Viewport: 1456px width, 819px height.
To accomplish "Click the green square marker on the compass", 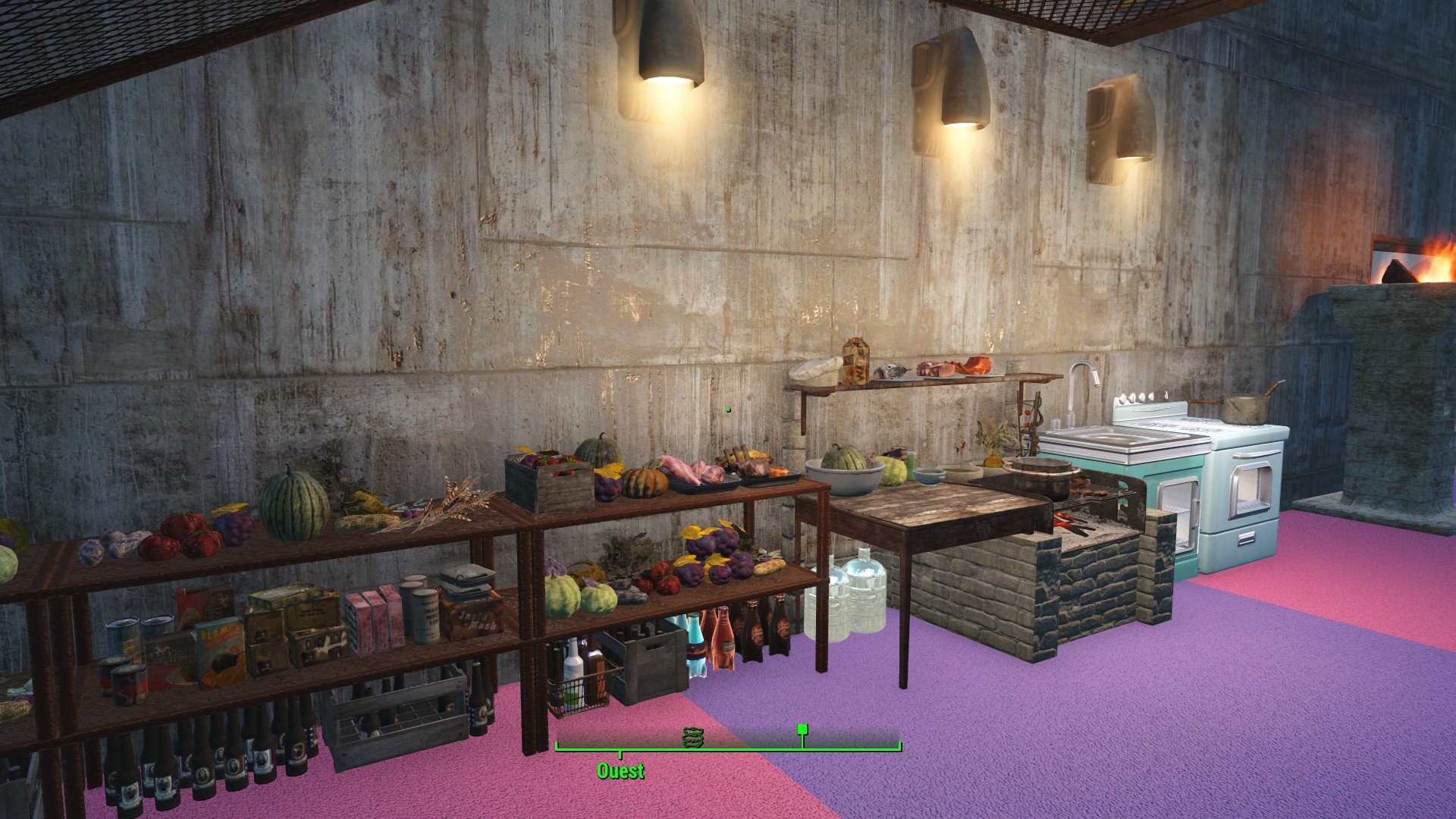I will [802, 730].
